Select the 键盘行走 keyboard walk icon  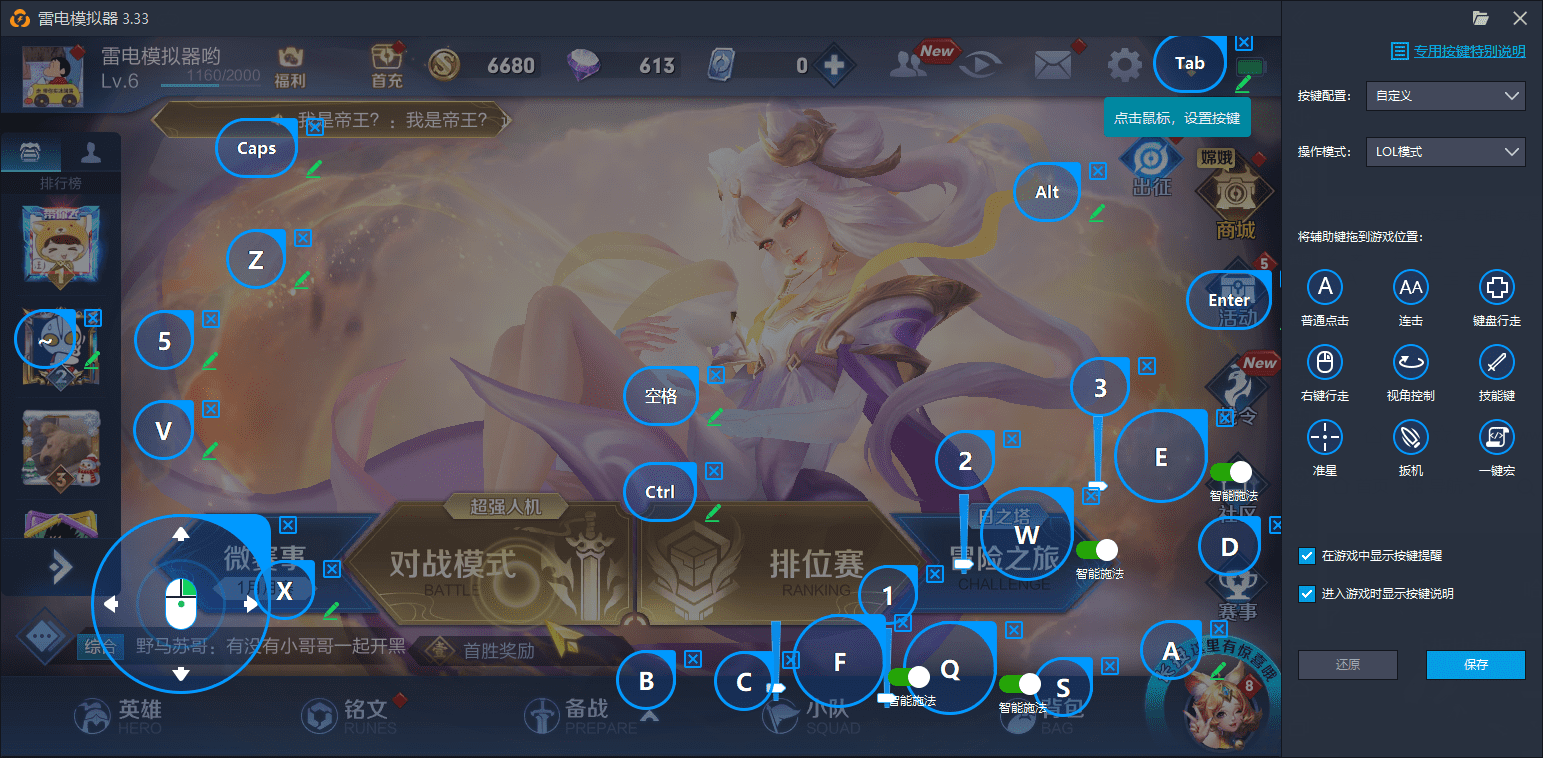click(x=1496, y=287)
